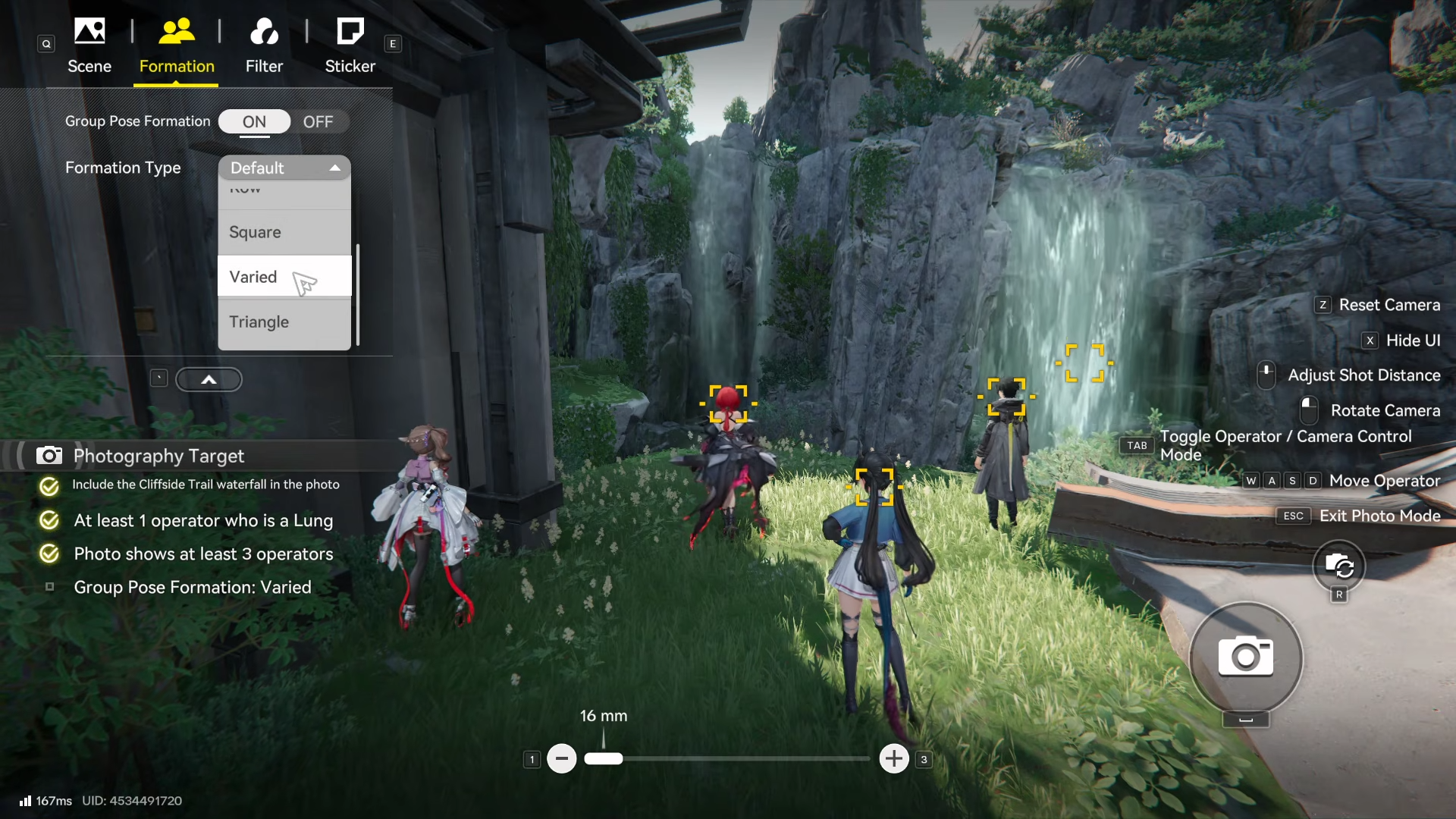Click the Photography Target header
The width and height of the screenshot is (1456, 819).
pos(158,456)
